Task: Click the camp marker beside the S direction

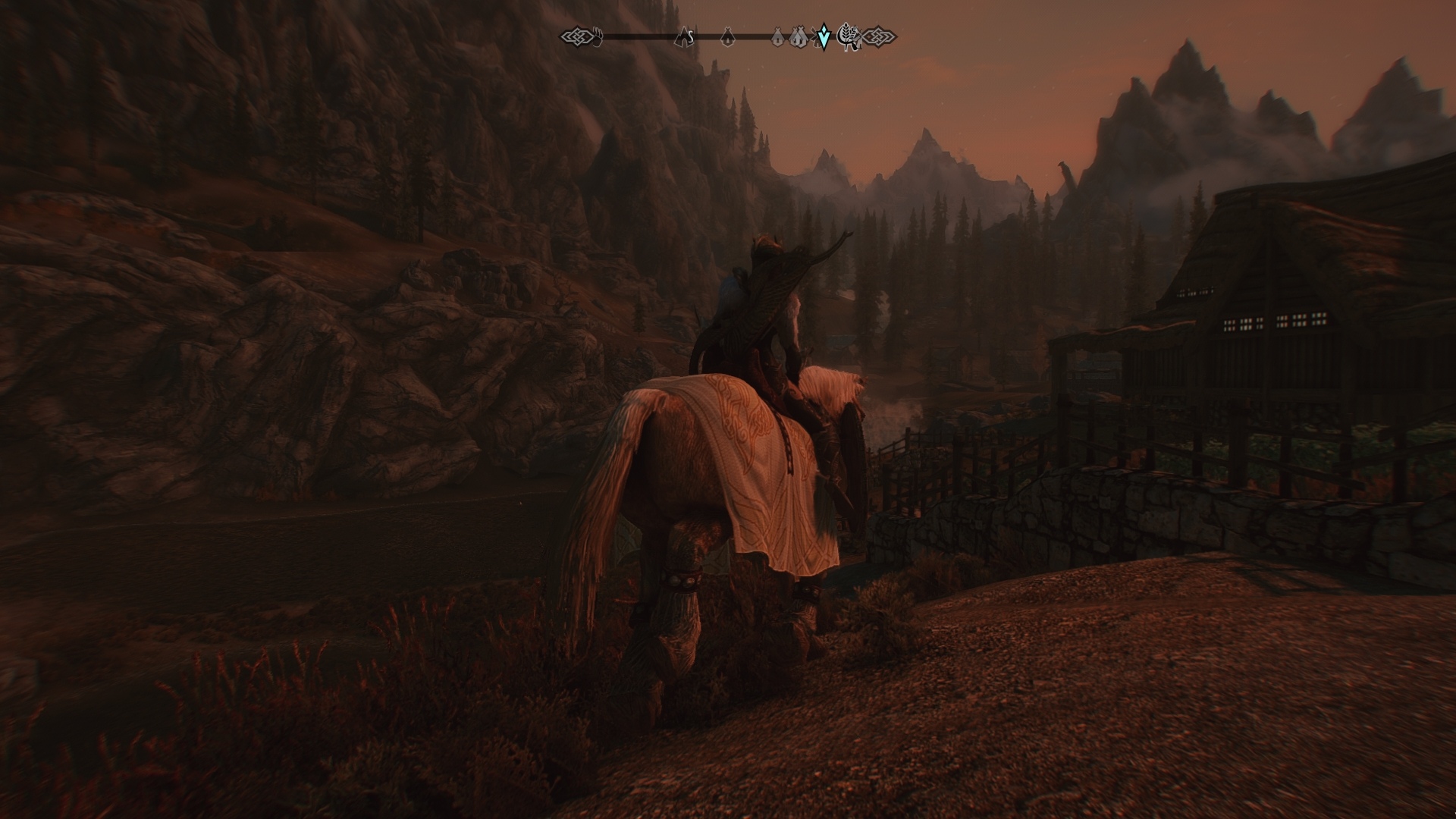Action: click(683, 35)
